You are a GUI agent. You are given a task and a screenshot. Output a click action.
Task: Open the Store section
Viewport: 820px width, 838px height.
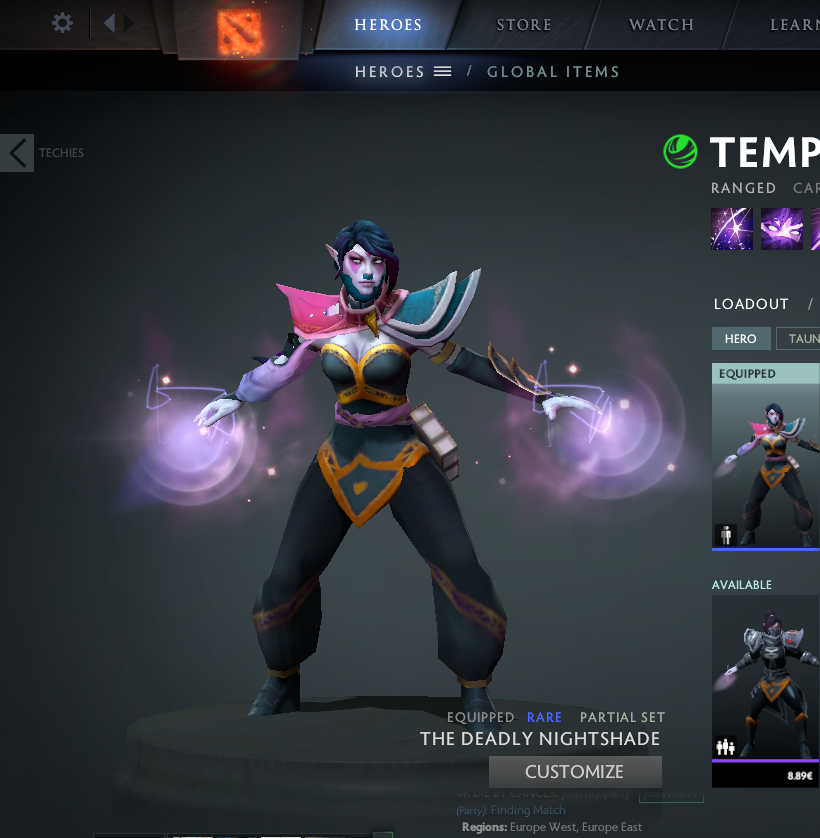tap(524, 25)
